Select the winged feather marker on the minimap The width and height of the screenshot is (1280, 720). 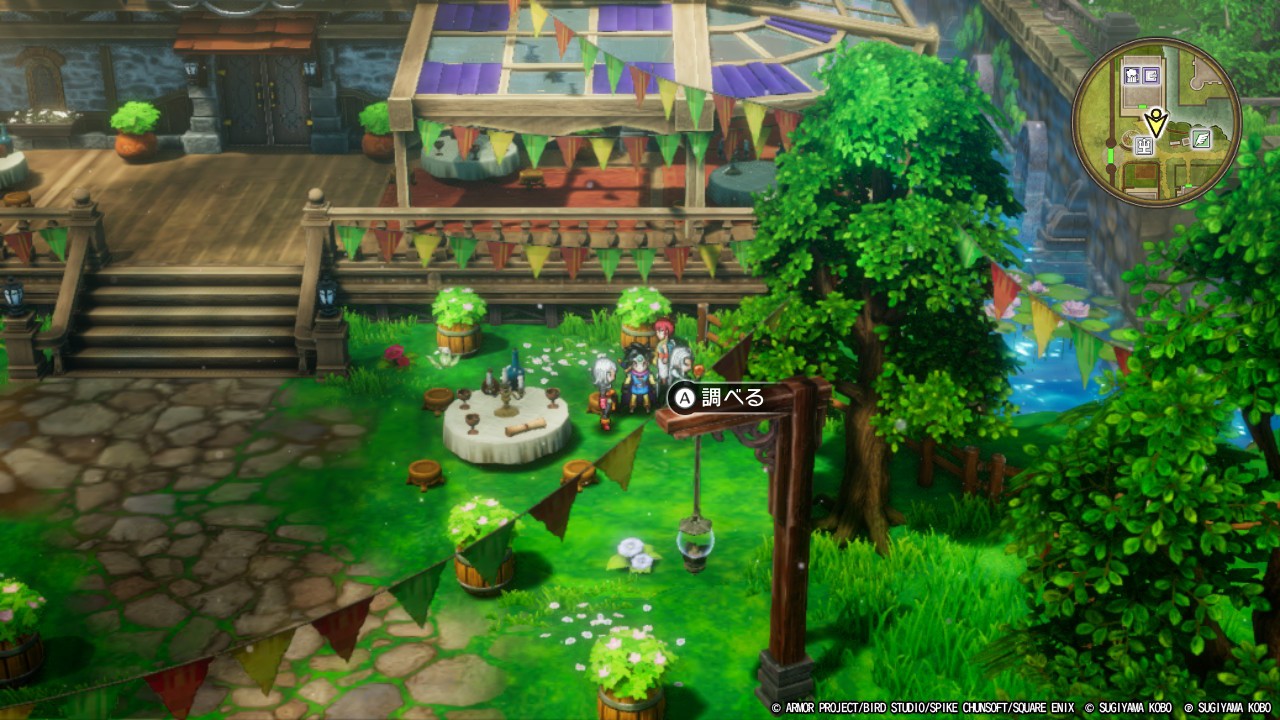pyautogui.click(x=1201, y=138)
